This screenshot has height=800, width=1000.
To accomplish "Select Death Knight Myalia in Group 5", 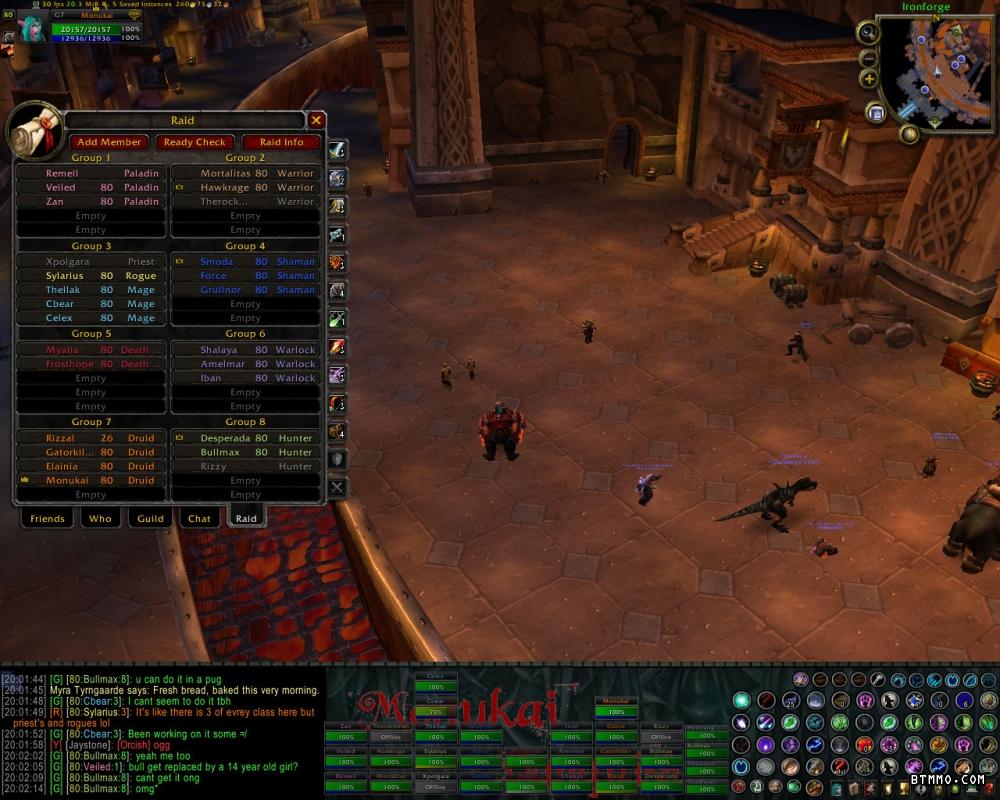I will (91, 350).
